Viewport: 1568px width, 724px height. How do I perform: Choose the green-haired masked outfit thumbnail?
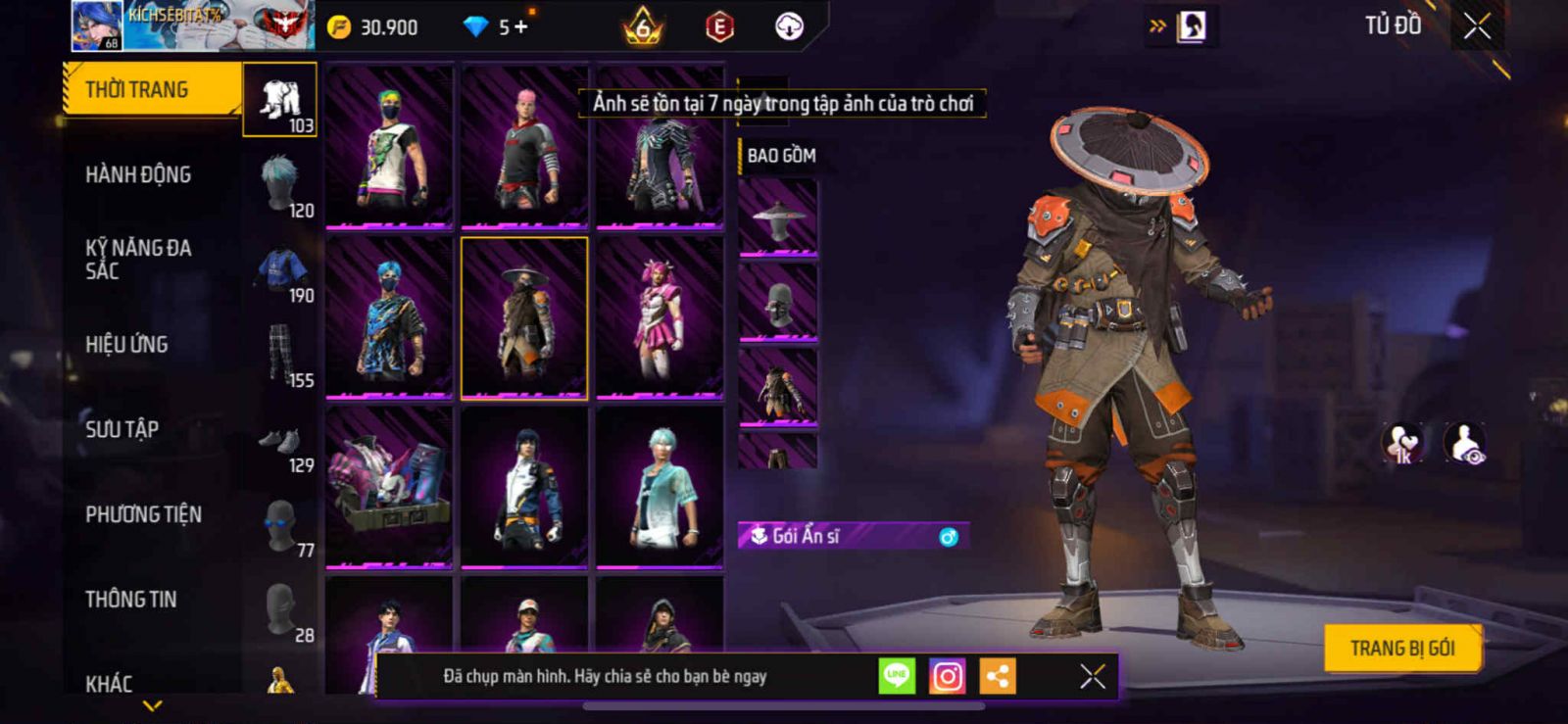coord(390,146)
